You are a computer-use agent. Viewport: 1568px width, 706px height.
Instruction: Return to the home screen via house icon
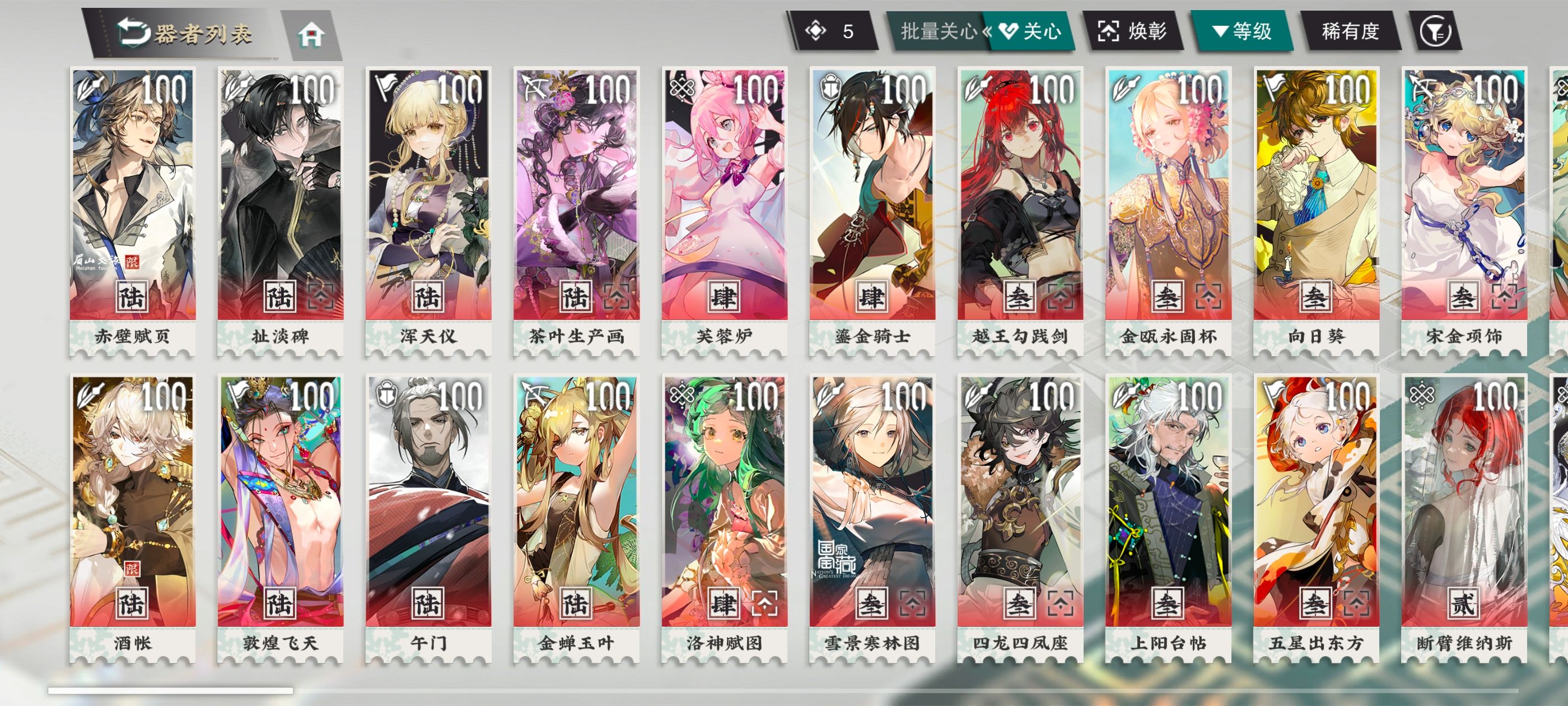(311, 35)
